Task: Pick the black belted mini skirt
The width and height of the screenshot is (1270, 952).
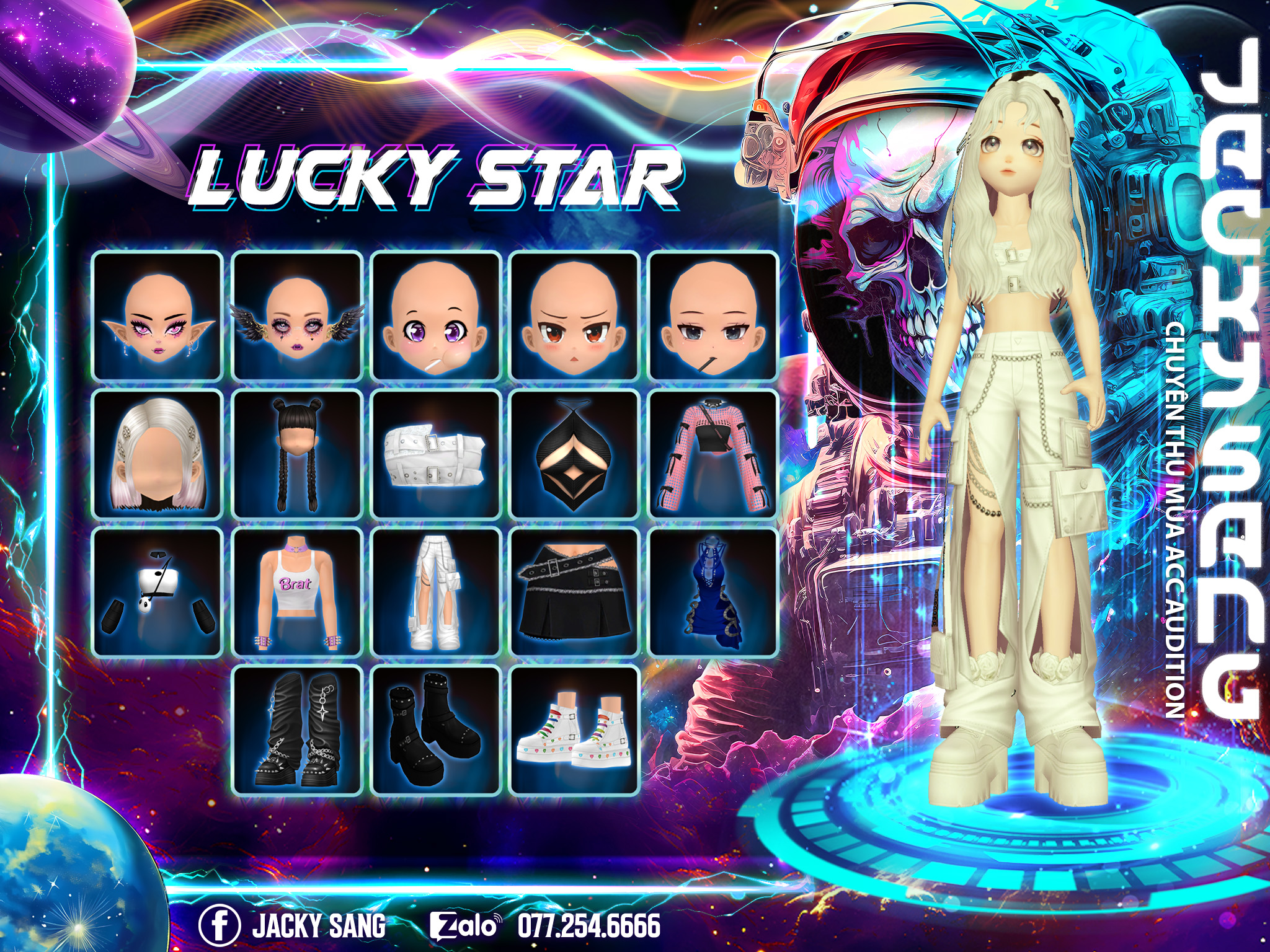Action: (x=575, y=593)
